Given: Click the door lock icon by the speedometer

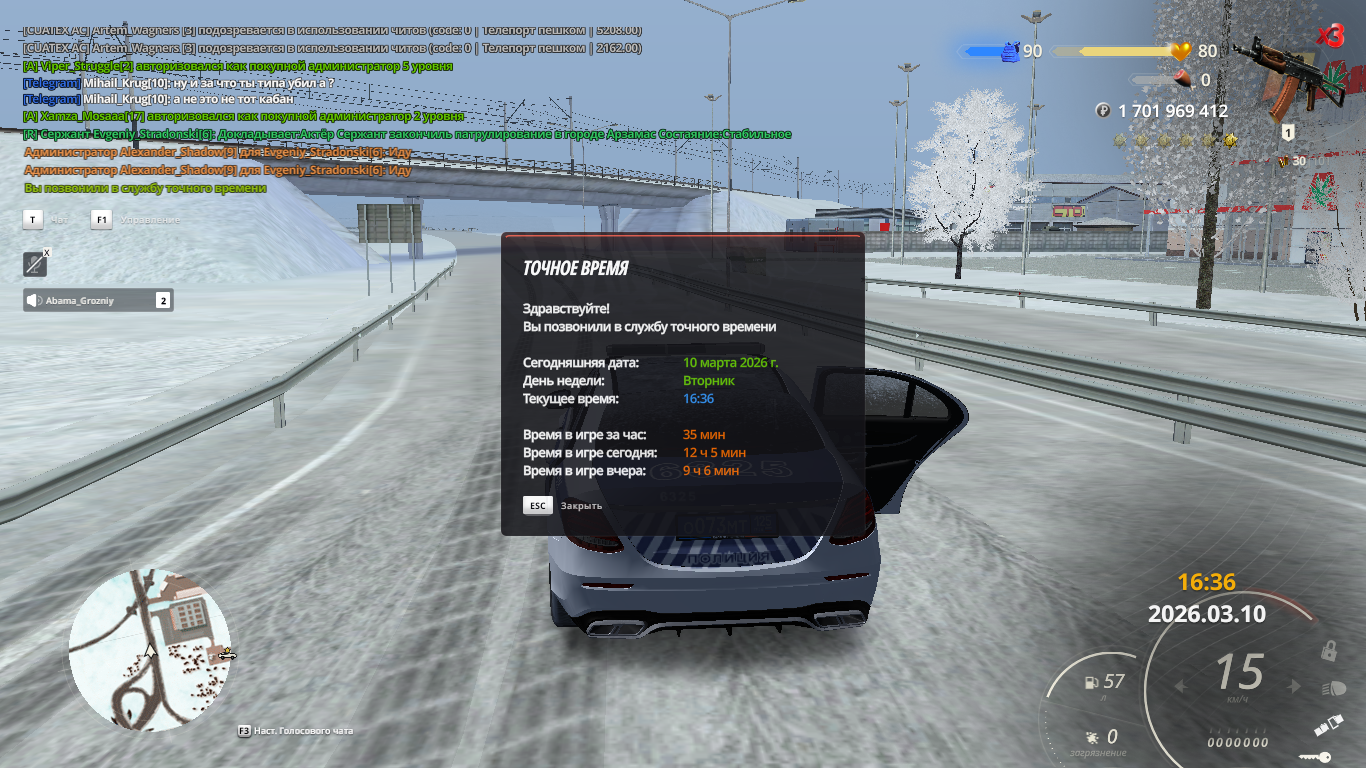Looking at the screenshot, I should coord(1329,651).
